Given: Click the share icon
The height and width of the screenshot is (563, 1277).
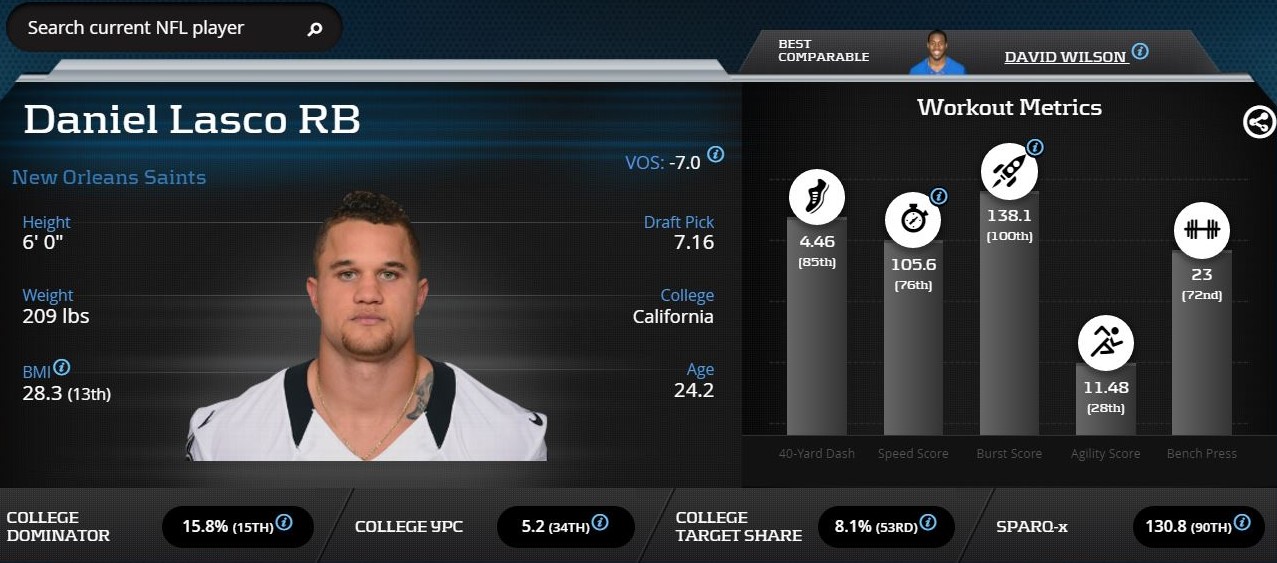Looking at the screenshot, I should click(1259, 122).
